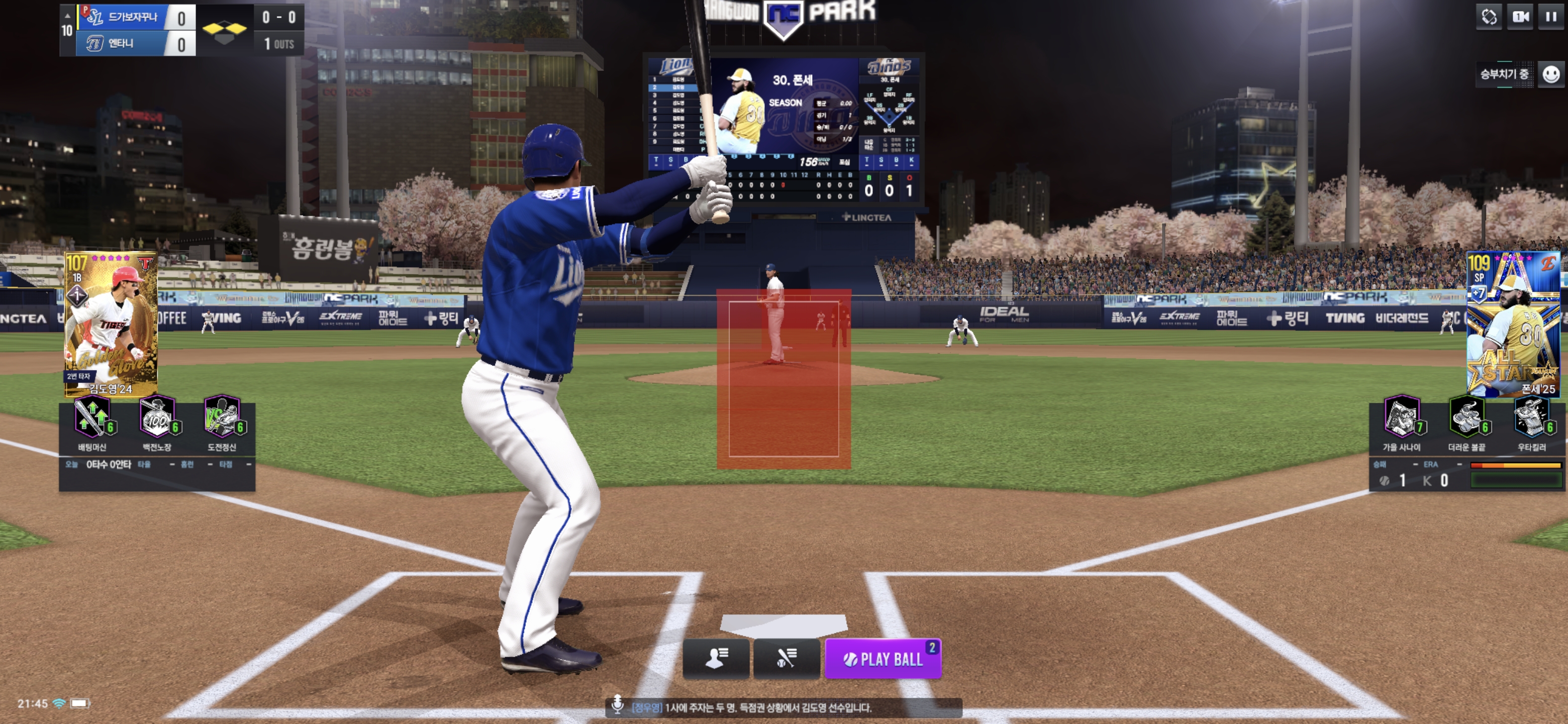Viewport: 1568px width, 724px height.
Task: Pause the game
Action: [x=1550, y=17]
